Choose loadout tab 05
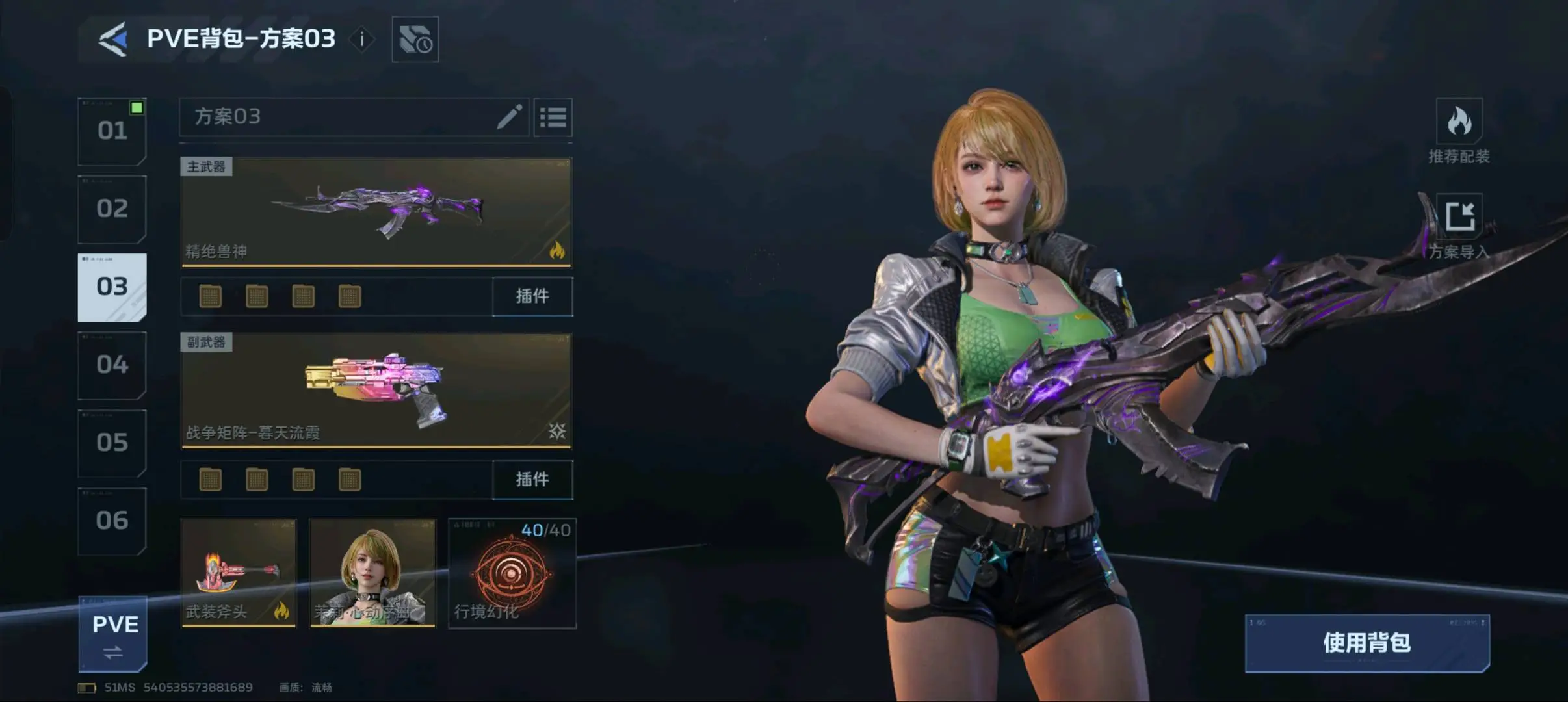 point(112,443)
